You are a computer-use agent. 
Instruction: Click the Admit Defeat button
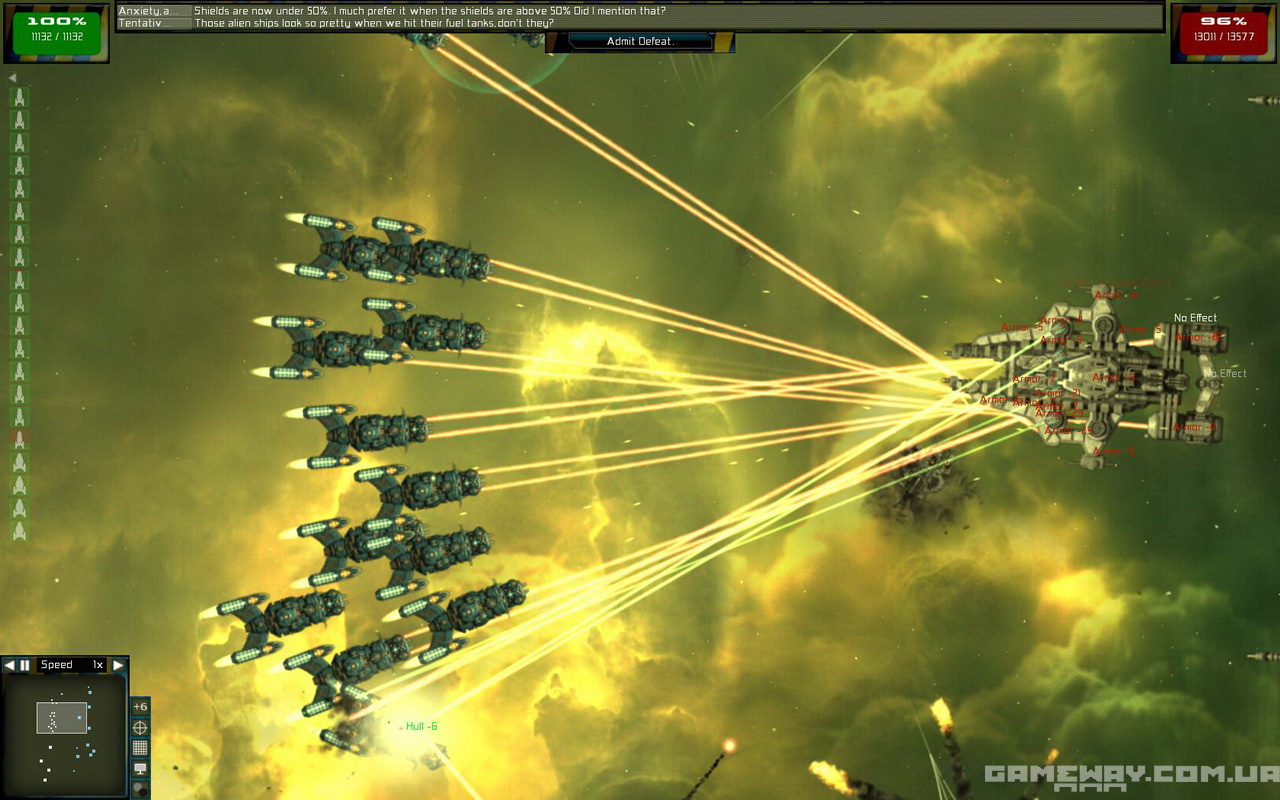click(x=640, y=41)
